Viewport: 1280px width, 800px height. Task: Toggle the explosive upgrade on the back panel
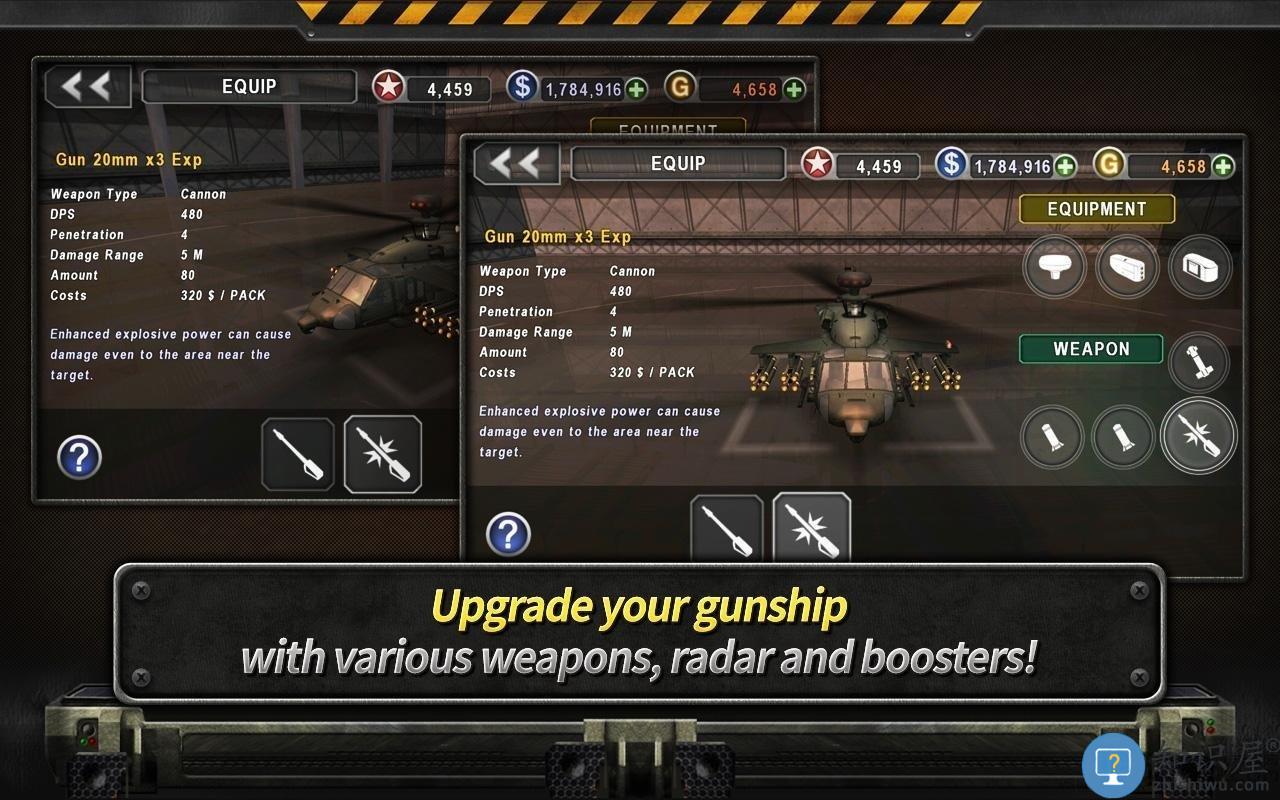[384, 455]
